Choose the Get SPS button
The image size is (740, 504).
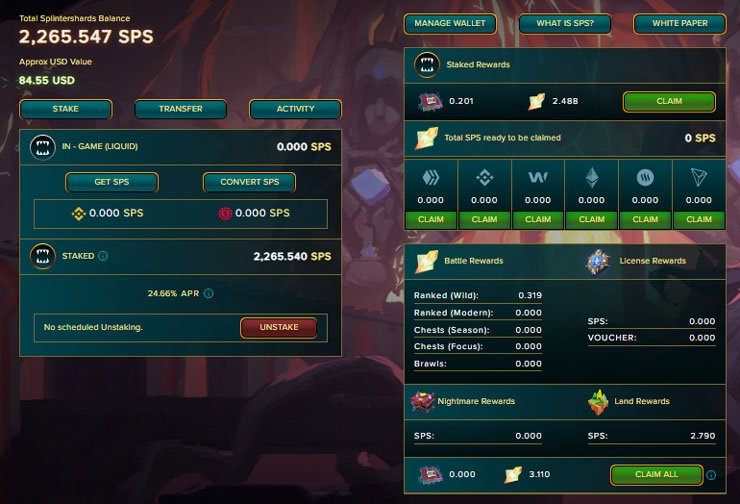point(111,182)
